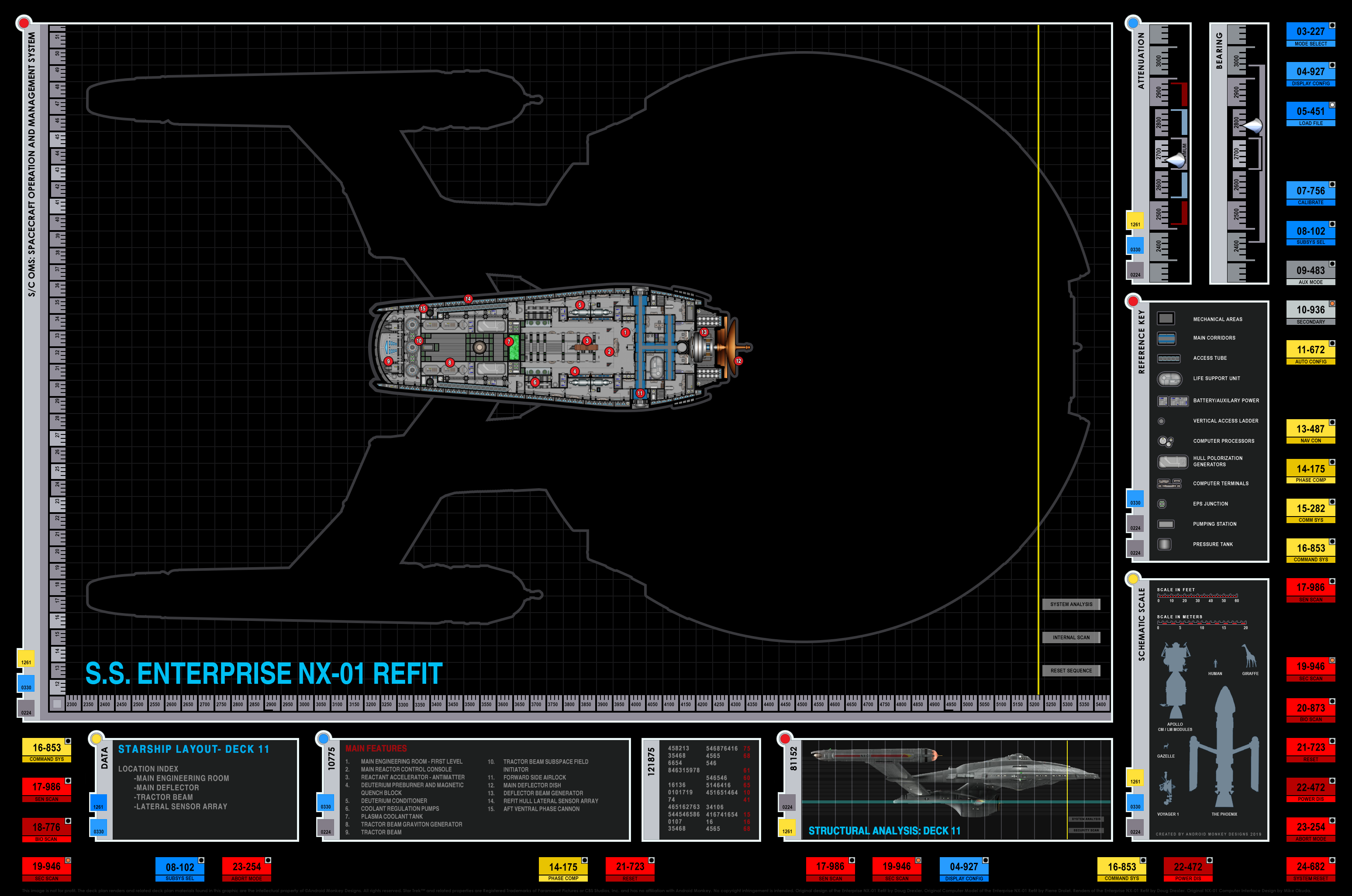
Task: Open the 13-487 Nav Con control
Action: pyautogui.click(x=1310, y=431)
